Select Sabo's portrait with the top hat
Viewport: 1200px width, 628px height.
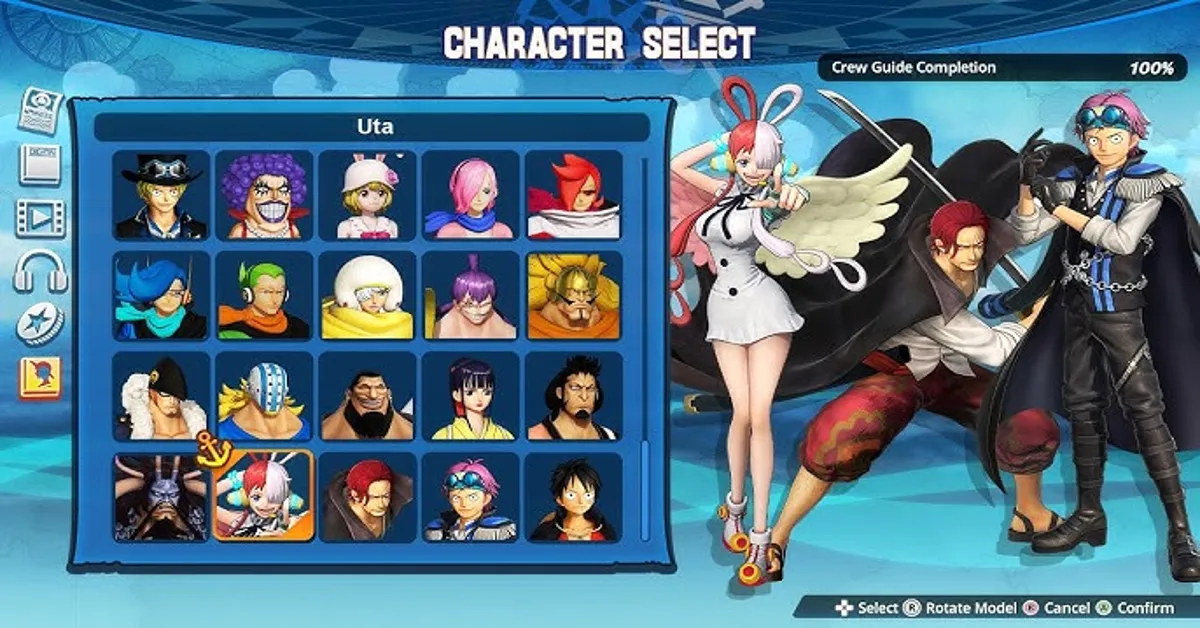tap(162, 196)
